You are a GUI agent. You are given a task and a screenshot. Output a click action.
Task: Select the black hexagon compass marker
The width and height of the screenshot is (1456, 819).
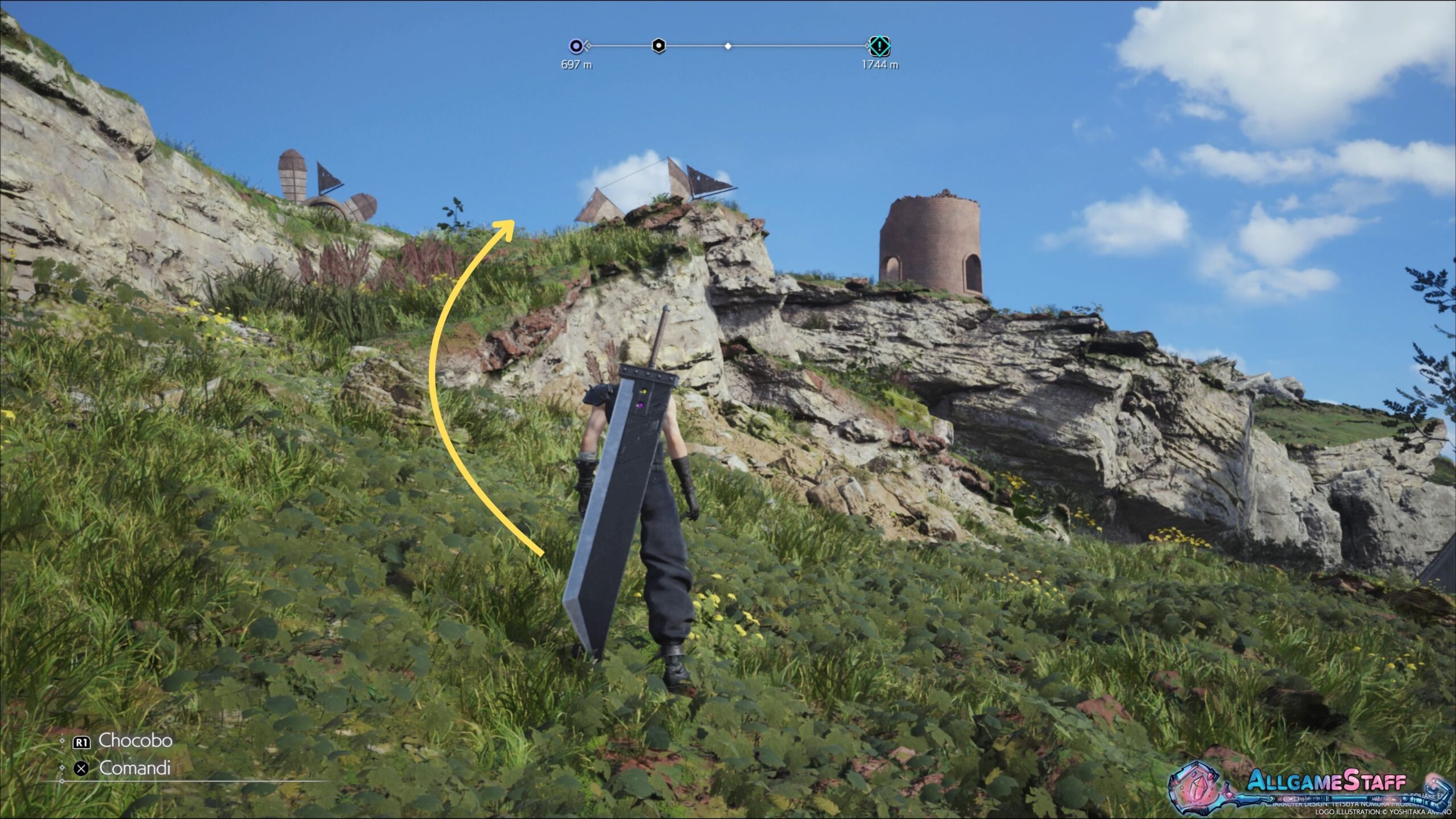coord(658,45)
